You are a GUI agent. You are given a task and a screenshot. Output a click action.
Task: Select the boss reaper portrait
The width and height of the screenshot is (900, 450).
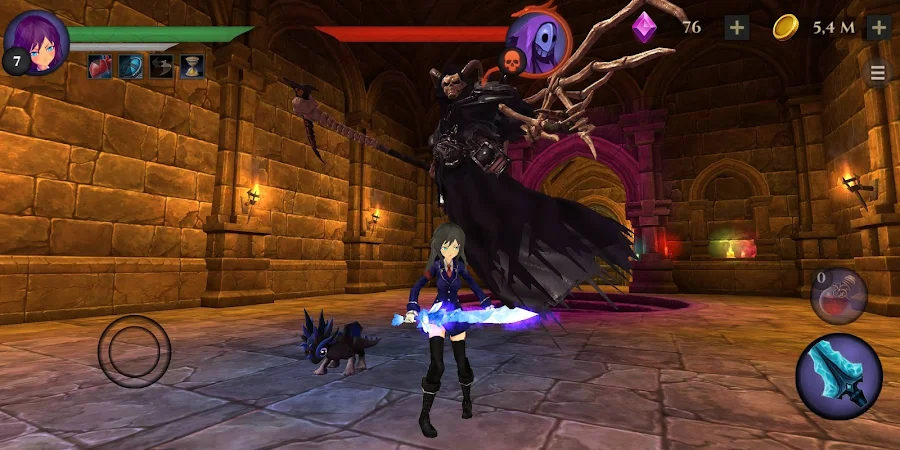tap(539, 42)
